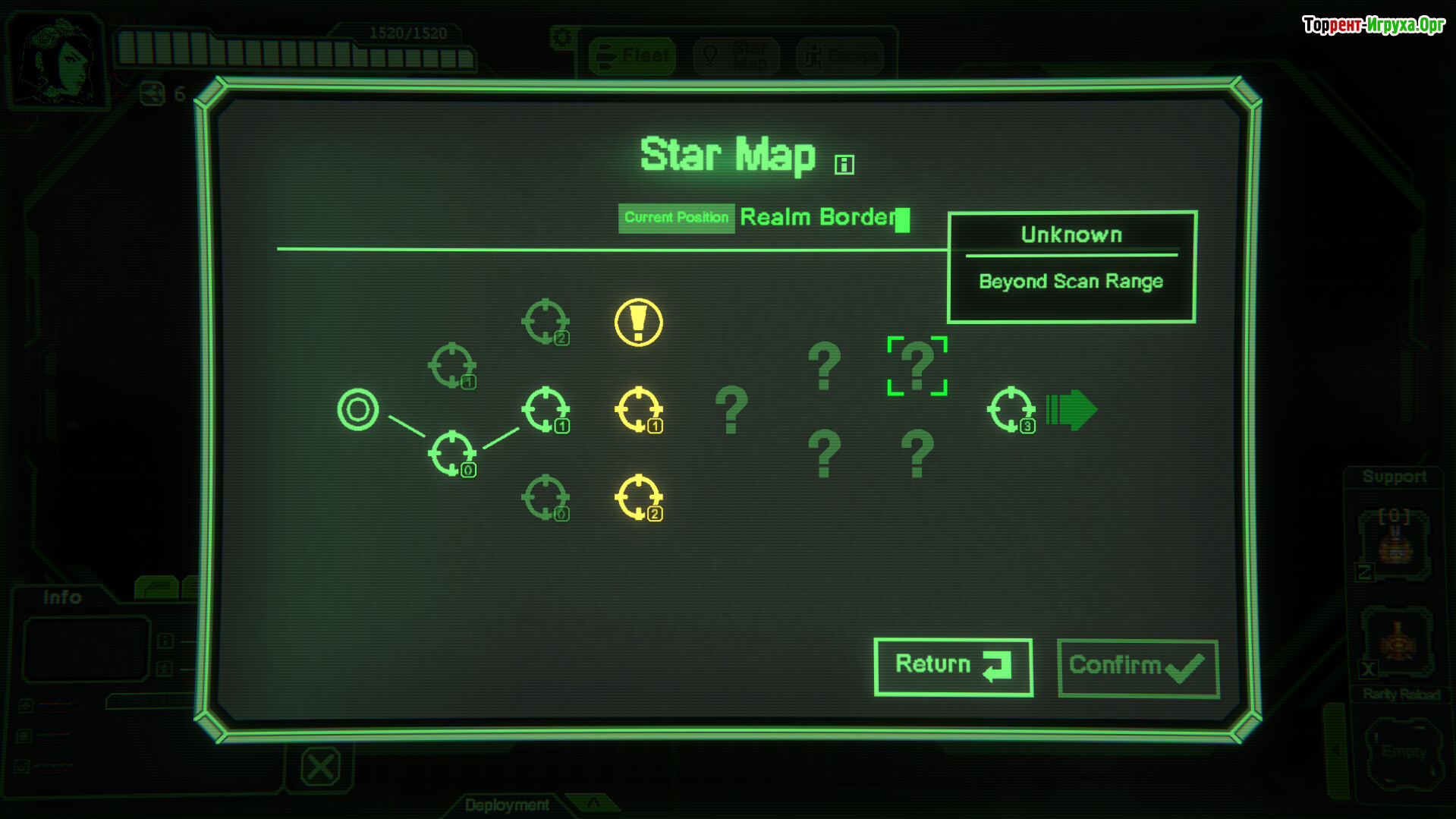Click the Return button
Image resolution: width=1456 pixels, height=819 pixels.
952,666
